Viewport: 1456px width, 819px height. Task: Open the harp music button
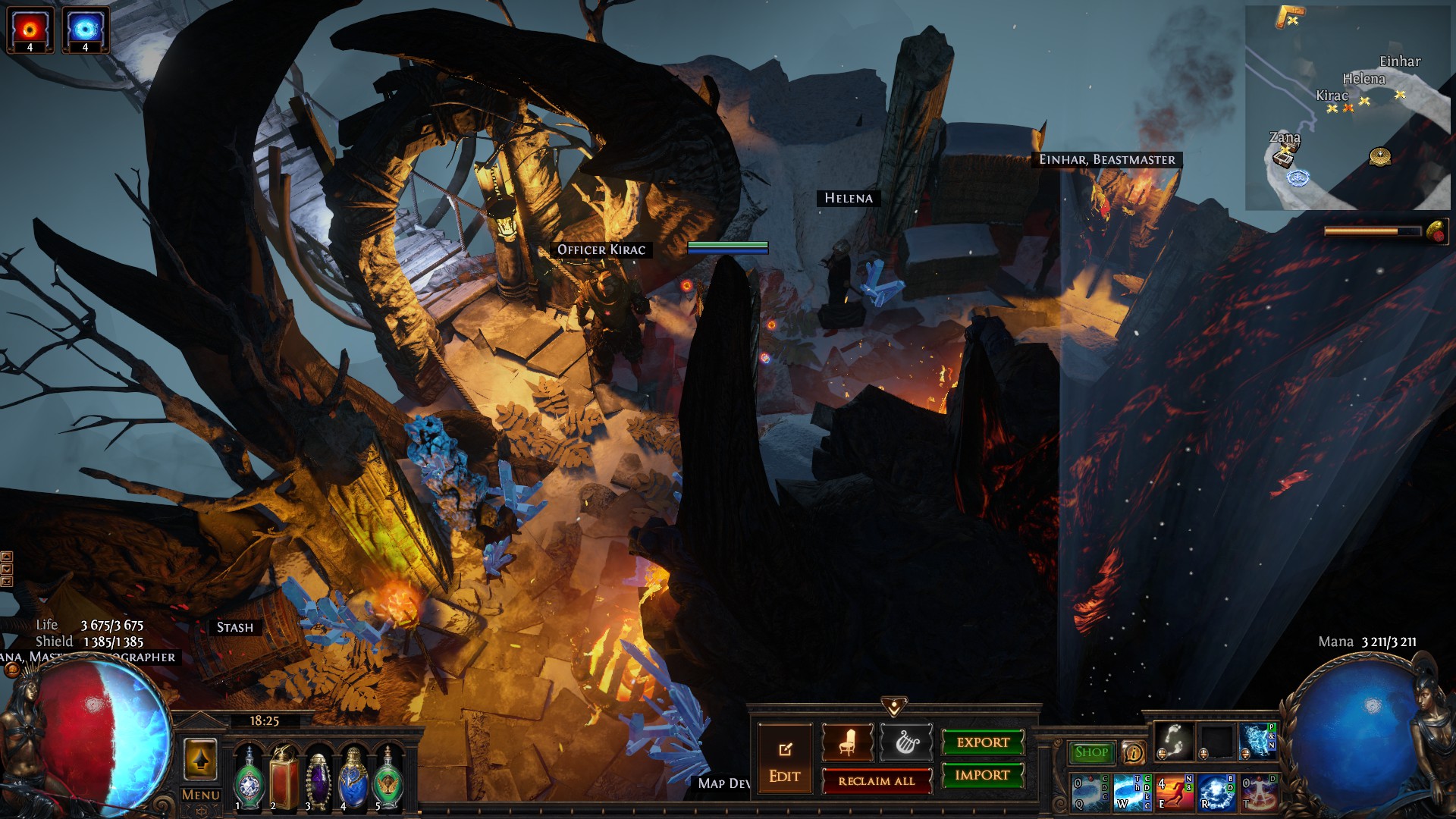tap(907, 743)
